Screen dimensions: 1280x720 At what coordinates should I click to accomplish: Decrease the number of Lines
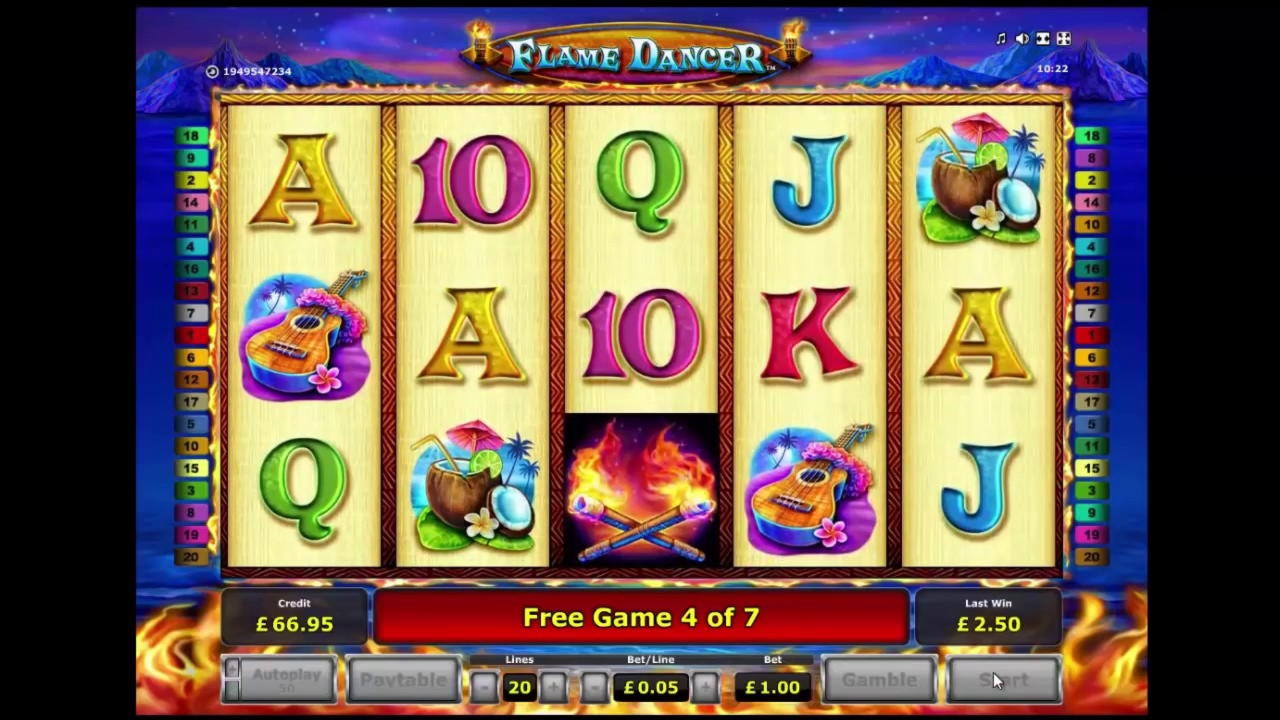coord(484,687)
